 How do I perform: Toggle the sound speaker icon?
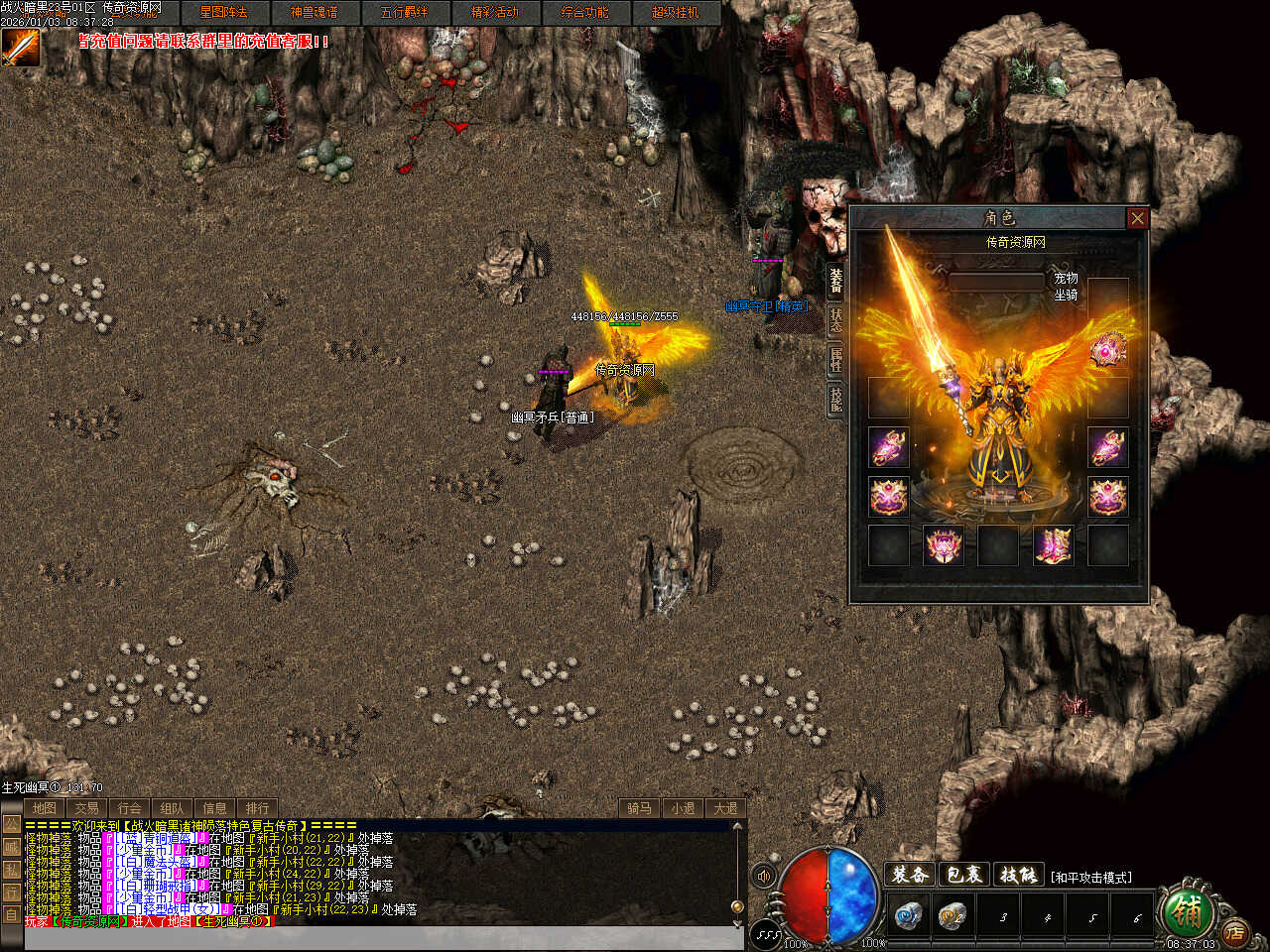[764, 877]
